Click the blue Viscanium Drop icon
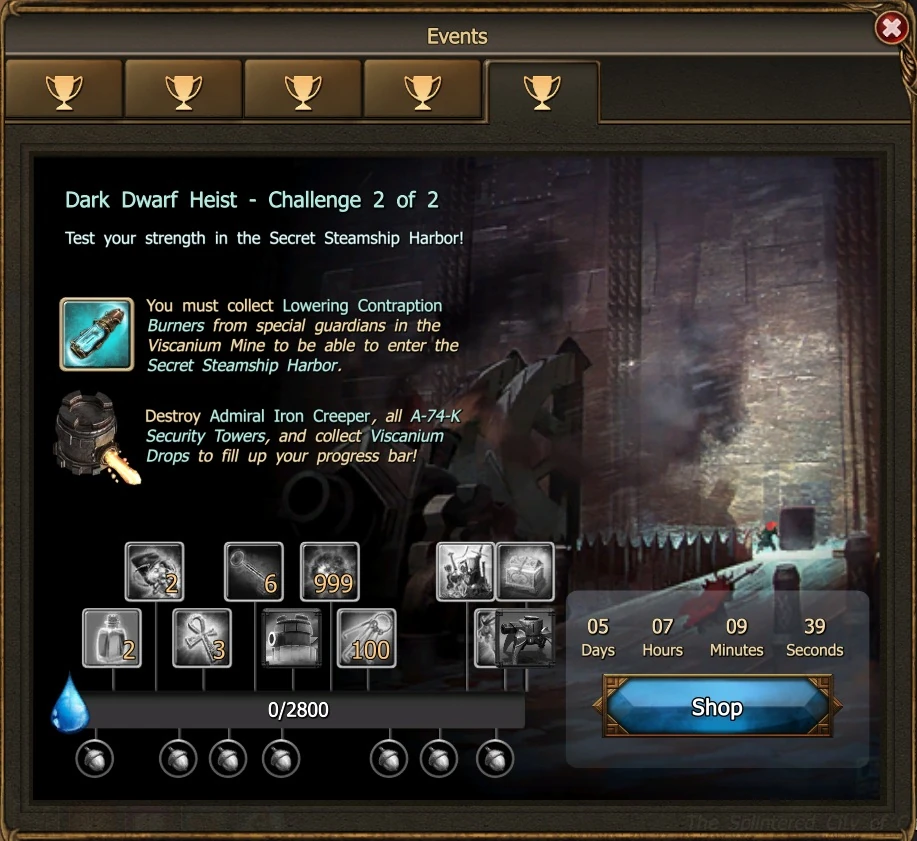Image resolution: width=917 pixels, height=841 pixels. tap(70, 703)
